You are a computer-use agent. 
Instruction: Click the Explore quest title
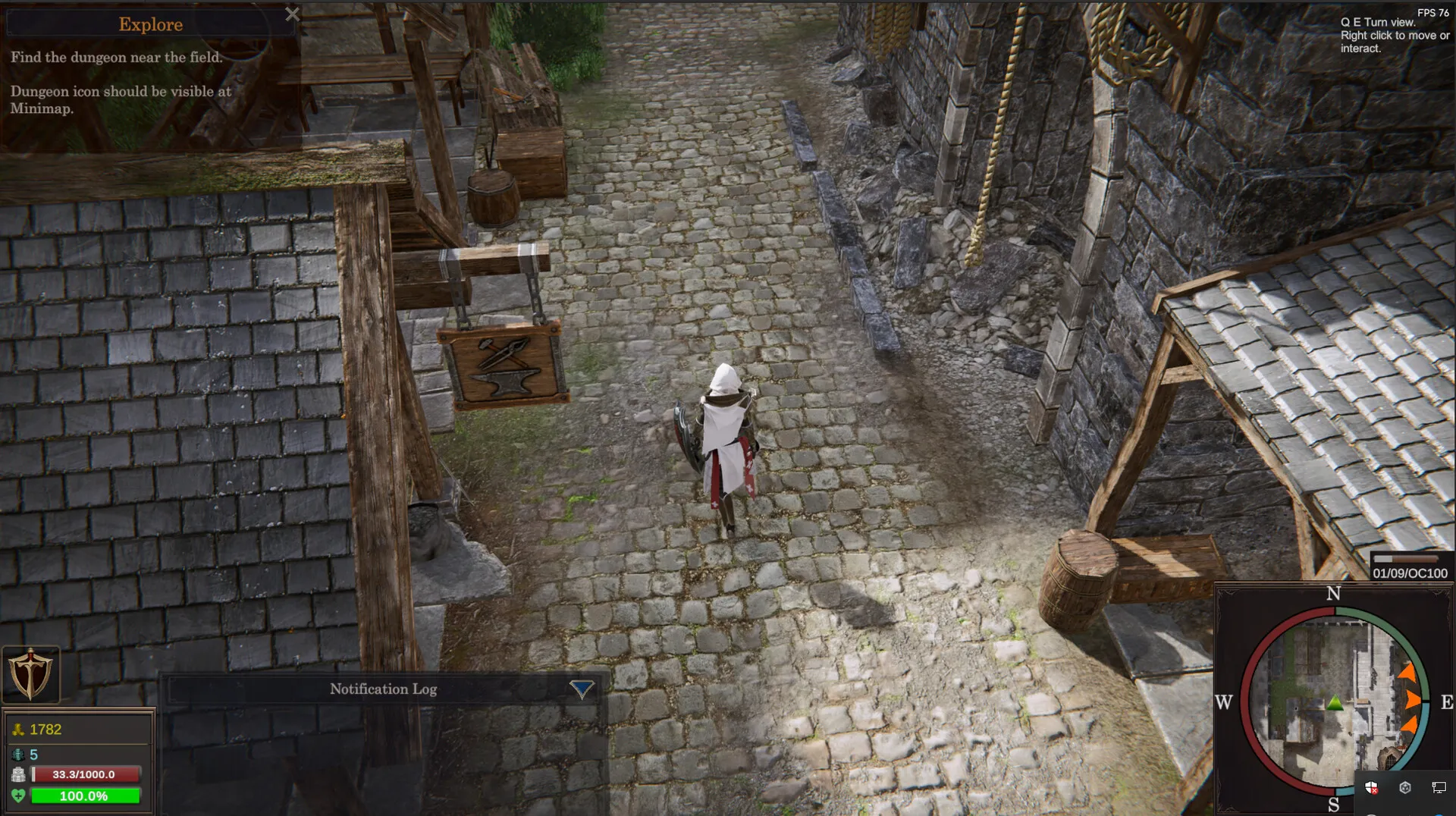(x=150, y=24)
